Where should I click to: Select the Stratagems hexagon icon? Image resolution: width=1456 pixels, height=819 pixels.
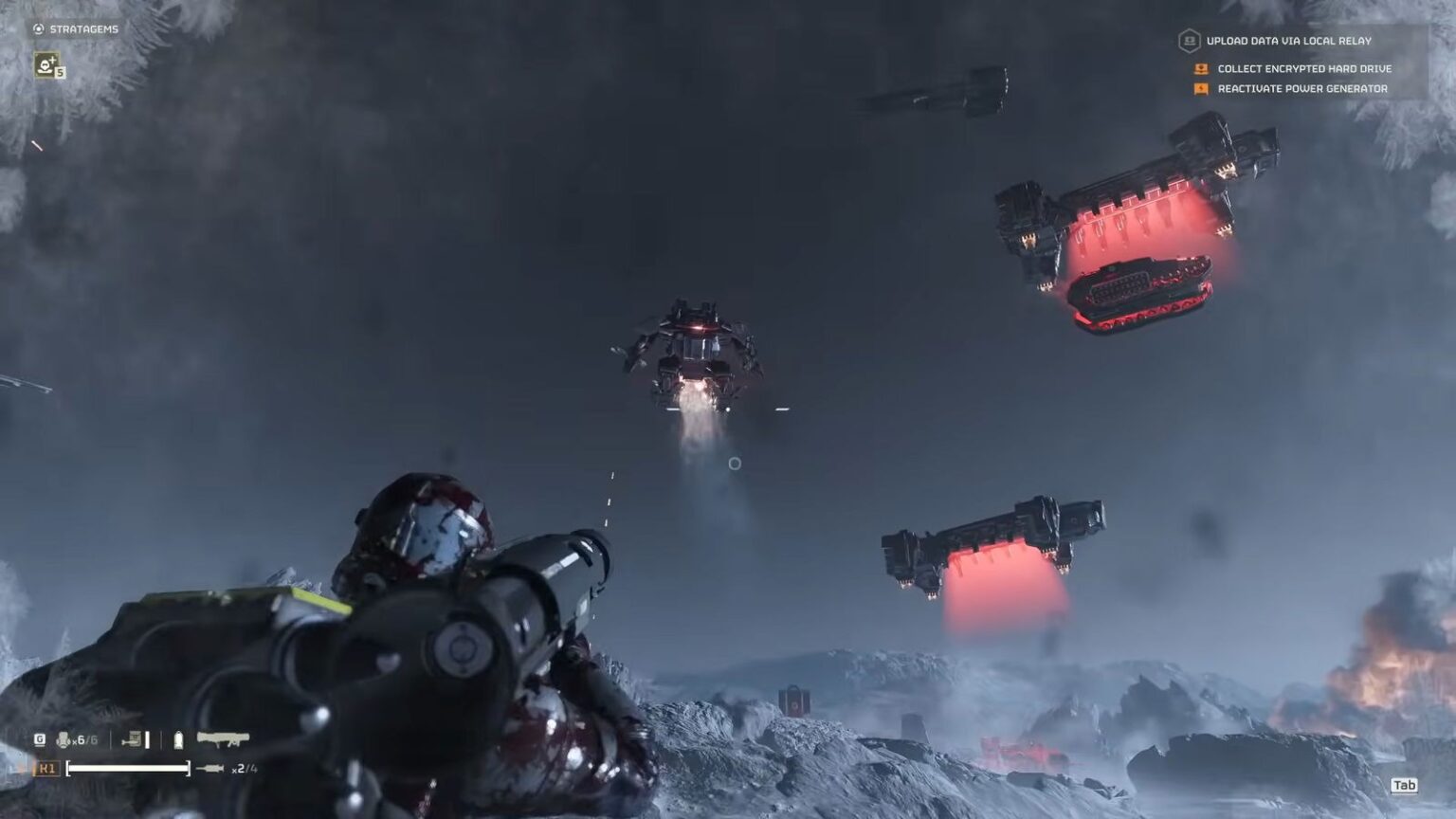point(40,27)
